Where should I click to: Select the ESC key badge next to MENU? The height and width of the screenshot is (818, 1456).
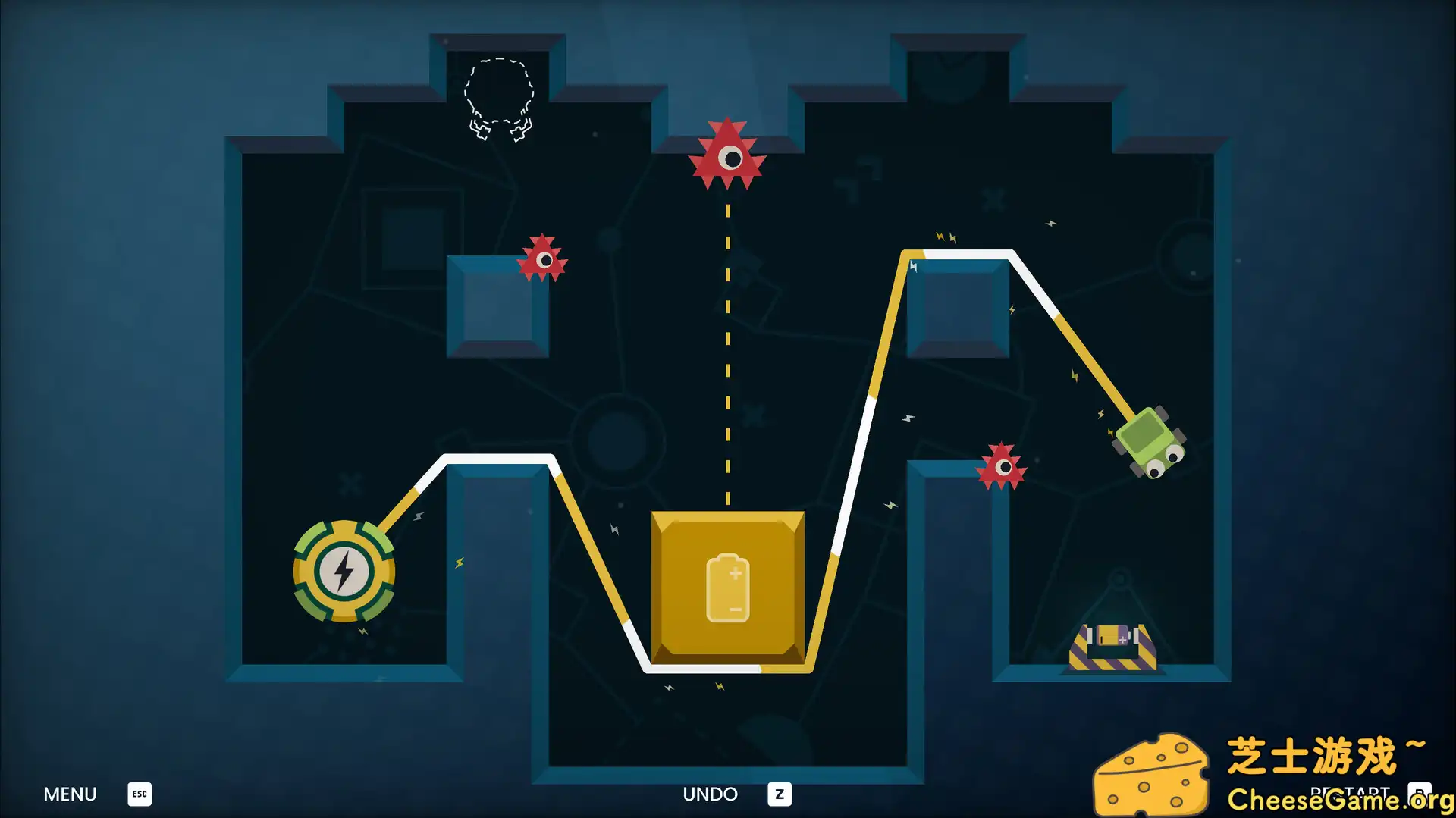pyautogui.click(x=139, y=794)
